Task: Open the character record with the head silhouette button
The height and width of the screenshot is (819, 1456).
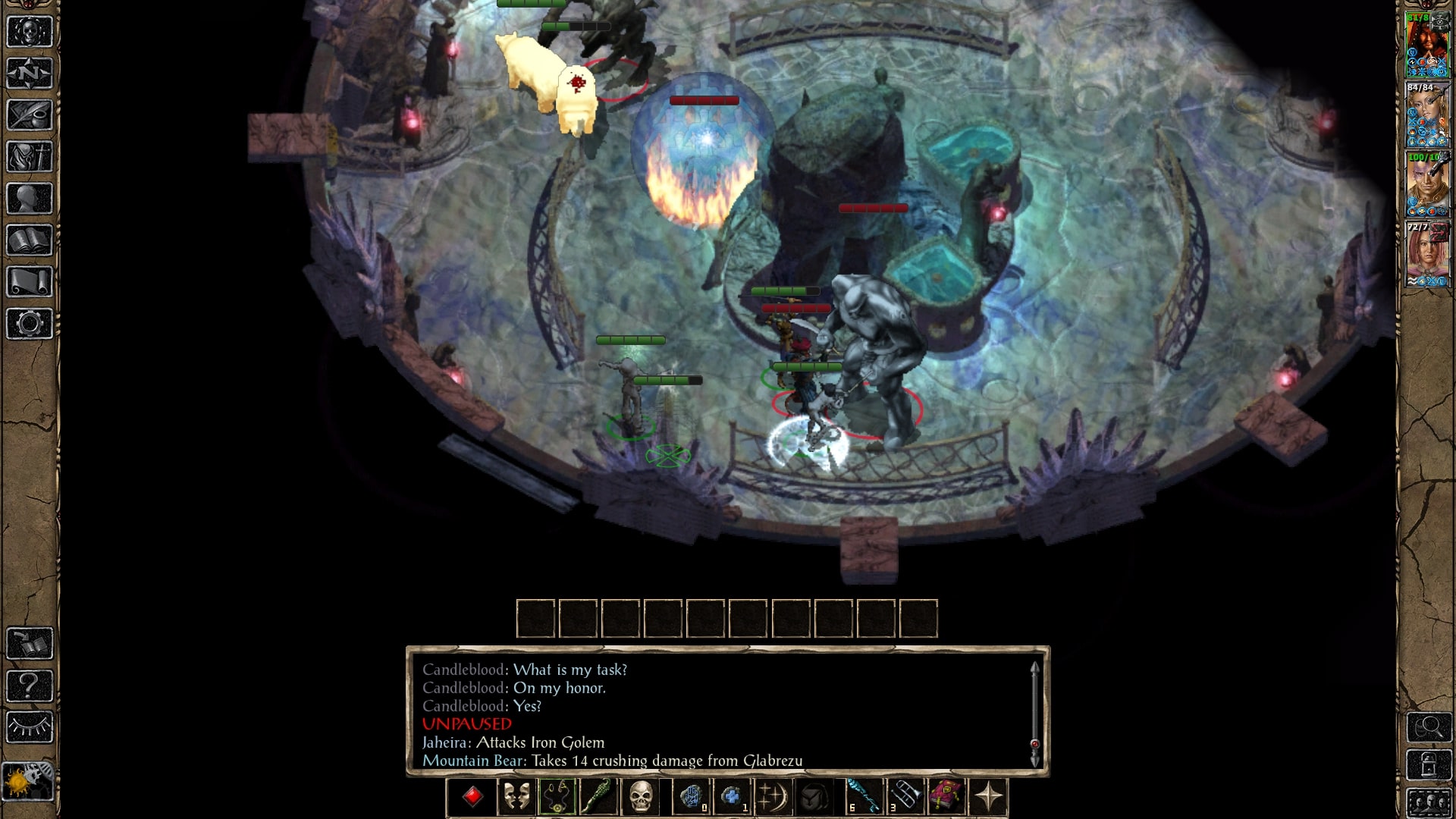Action: pyautogui.click(x=30, y=199)
